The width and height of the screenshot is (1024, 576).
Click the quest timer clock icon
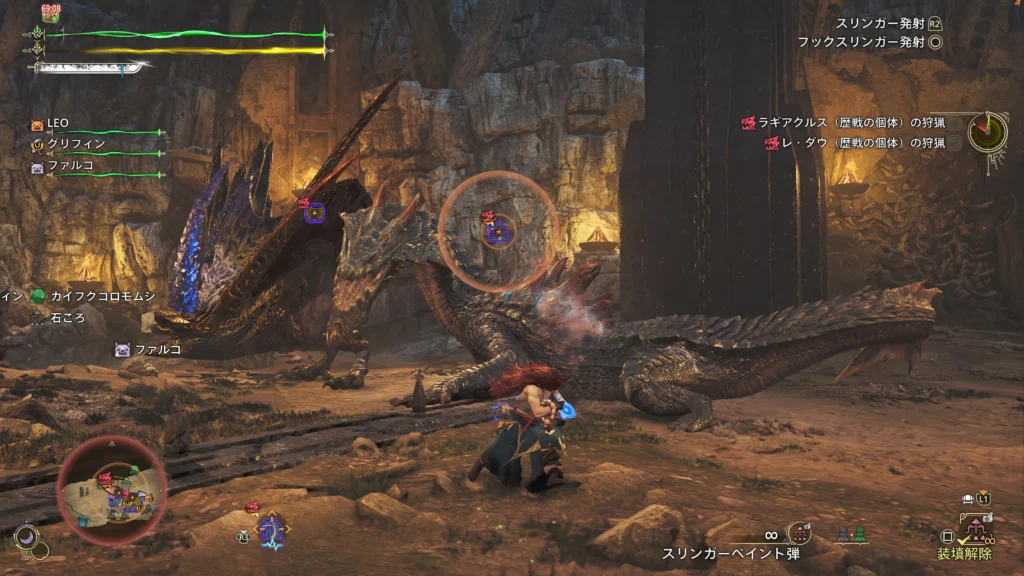(987, 129)
